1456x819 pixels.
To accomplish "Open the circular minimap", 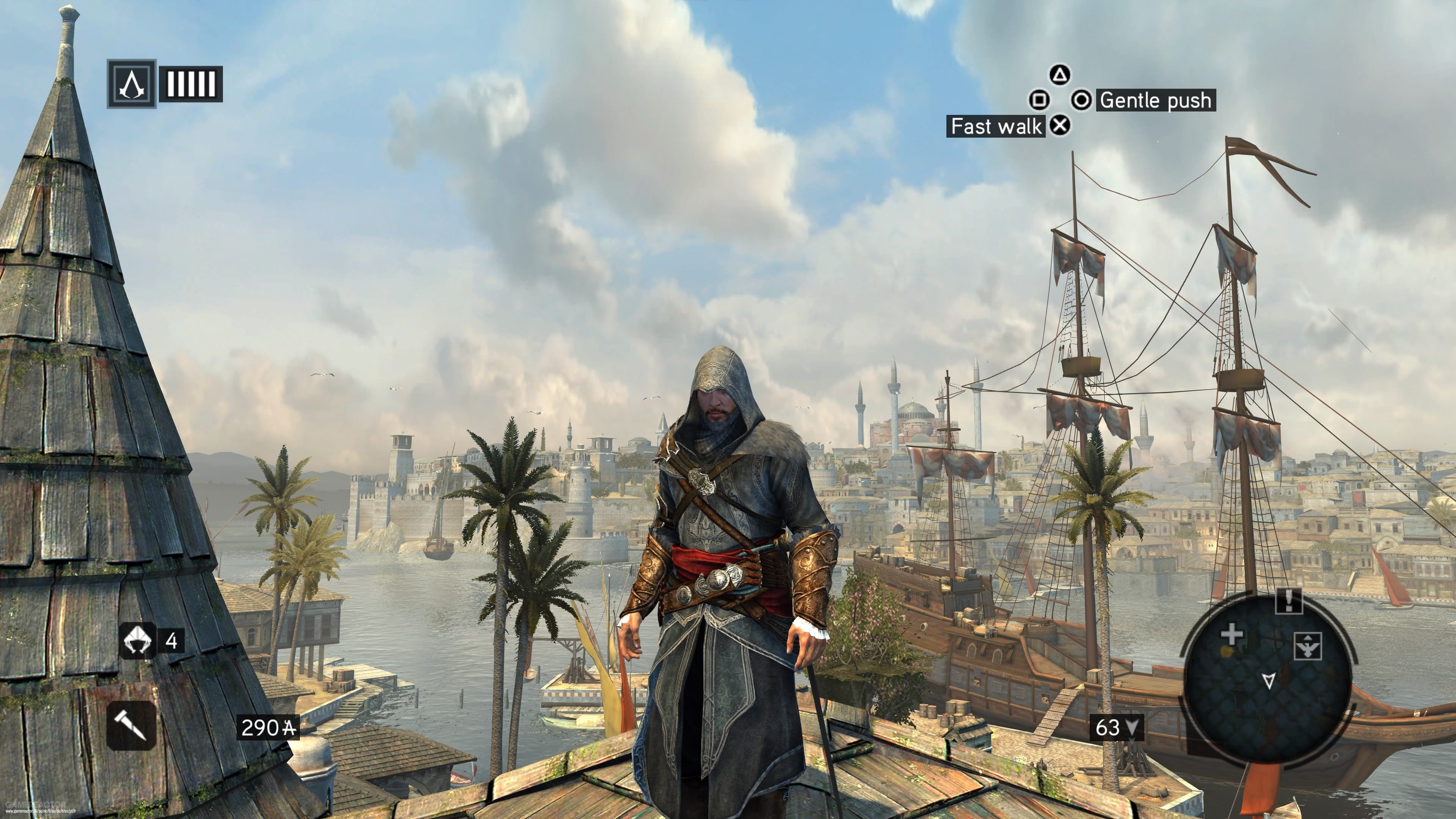I will (x=1267, y=678).
